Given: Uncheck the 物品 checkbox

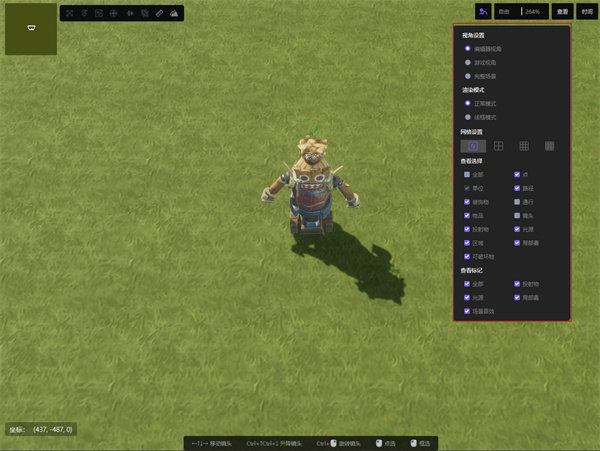Looking at the screenshot, I should click(467, 215).
